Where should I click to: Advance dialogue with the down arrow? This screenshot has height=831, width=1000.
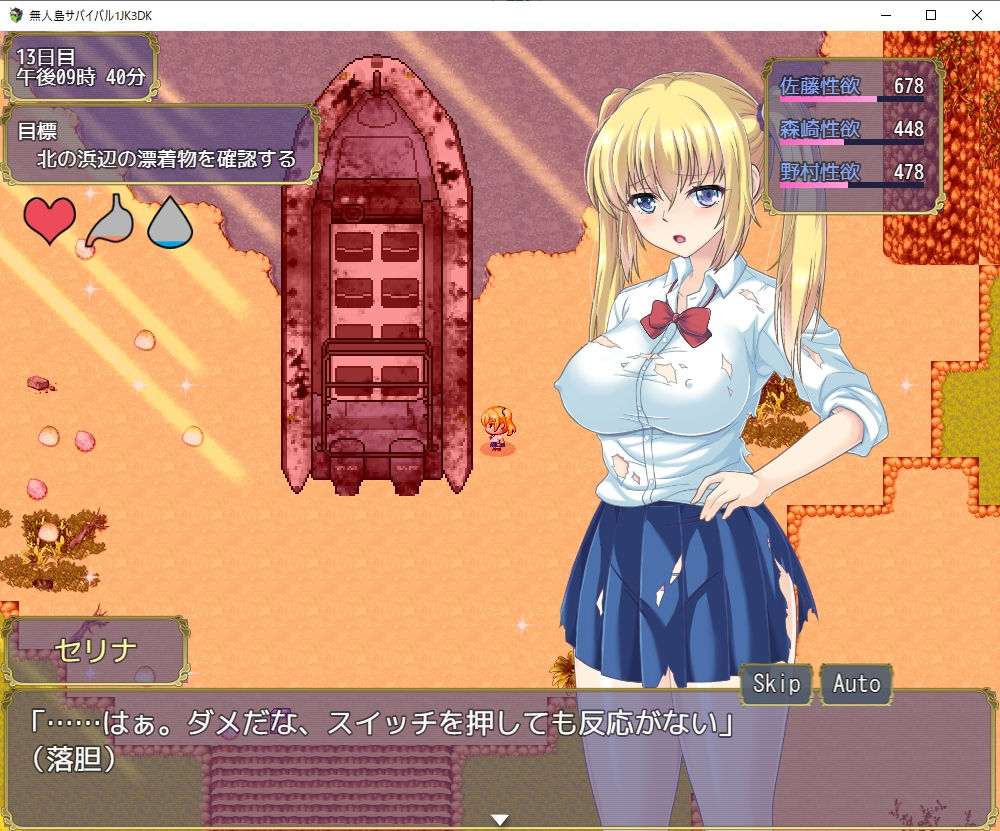click(499, 820)
